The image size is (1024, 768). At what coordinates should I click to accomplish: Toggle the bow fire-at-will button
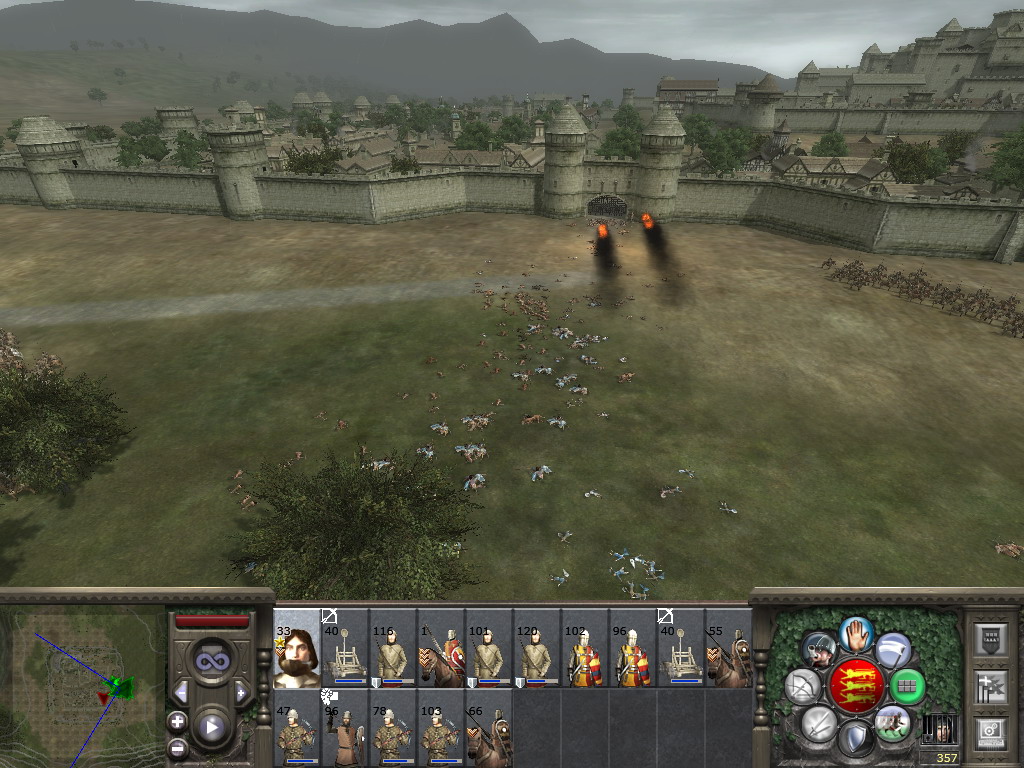802,686
